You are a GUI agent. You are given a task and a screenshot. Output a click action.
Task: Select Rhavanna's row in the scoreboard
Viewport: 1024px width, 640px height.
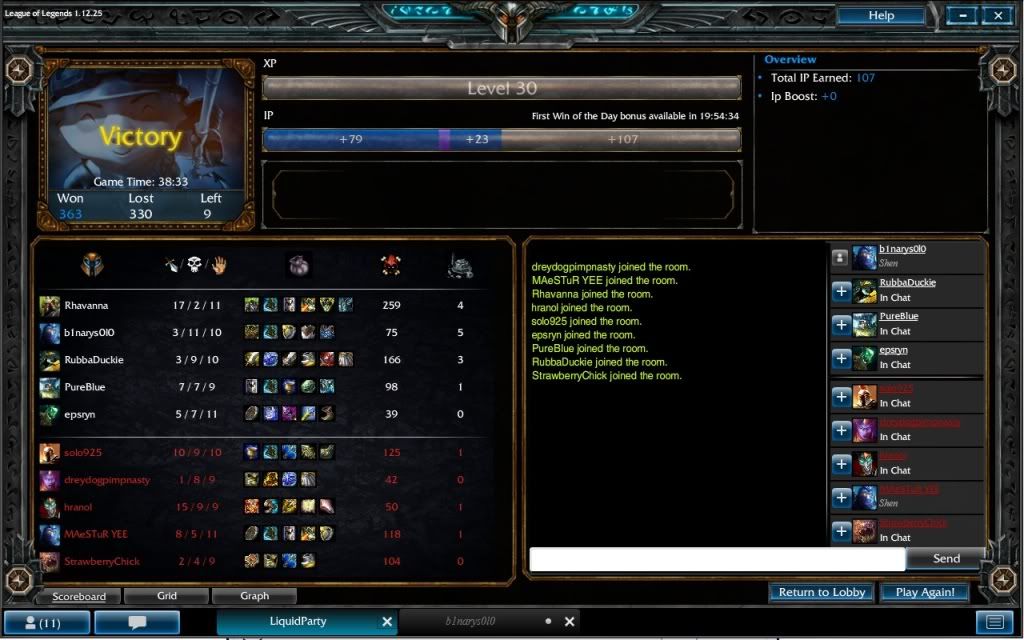[x=260, y=306]
